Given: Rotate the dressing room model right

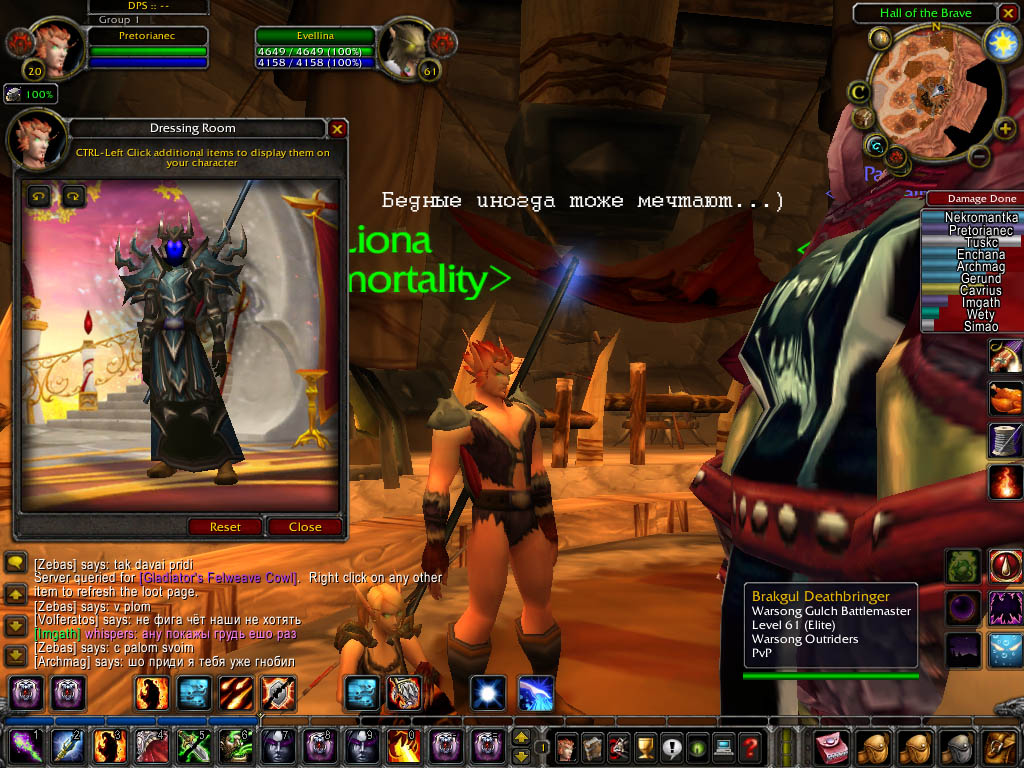Looking at the screenshot, I should [73, 196].
